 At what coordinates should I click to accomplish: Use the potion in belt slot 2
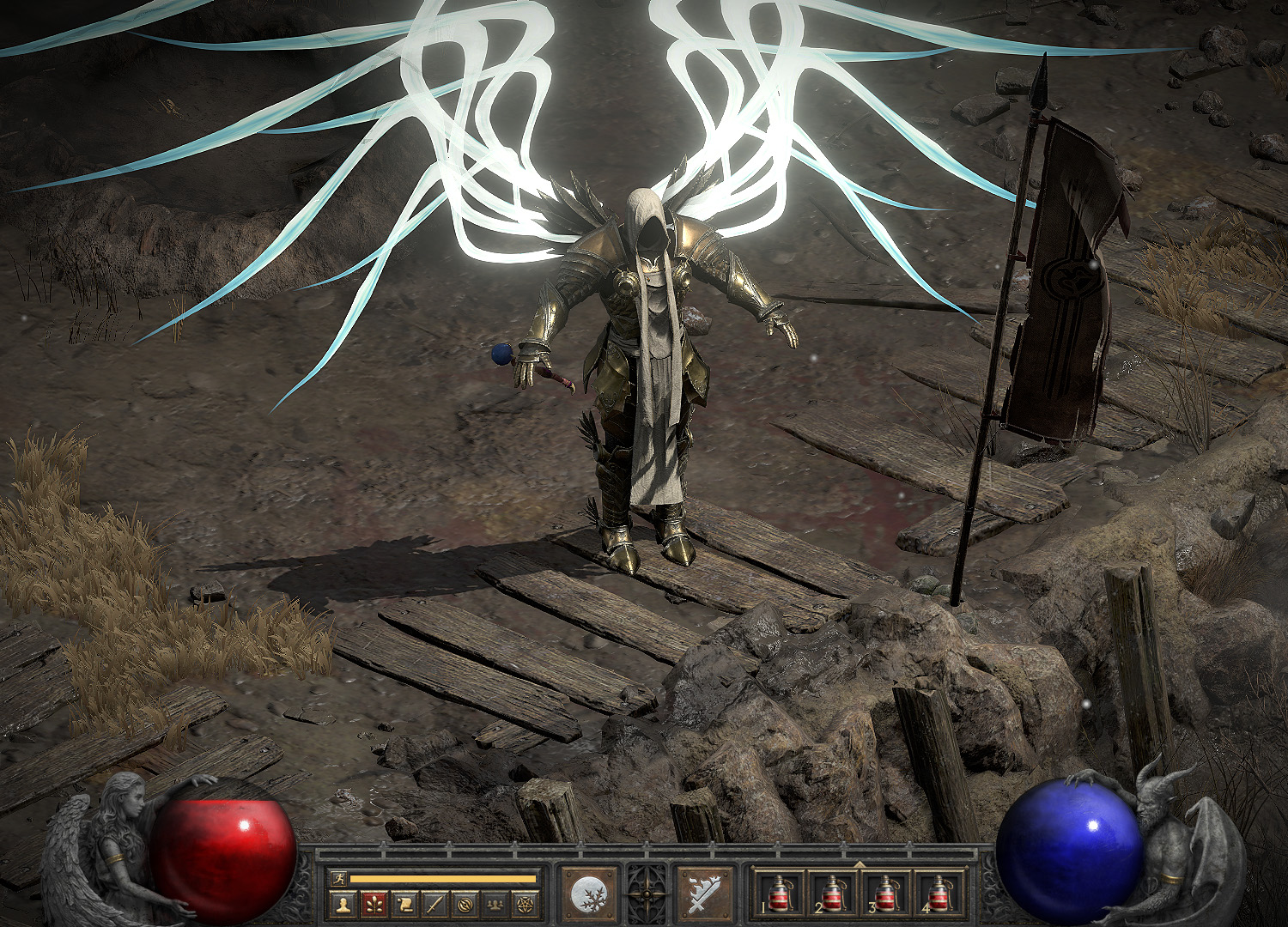(833, 894)
